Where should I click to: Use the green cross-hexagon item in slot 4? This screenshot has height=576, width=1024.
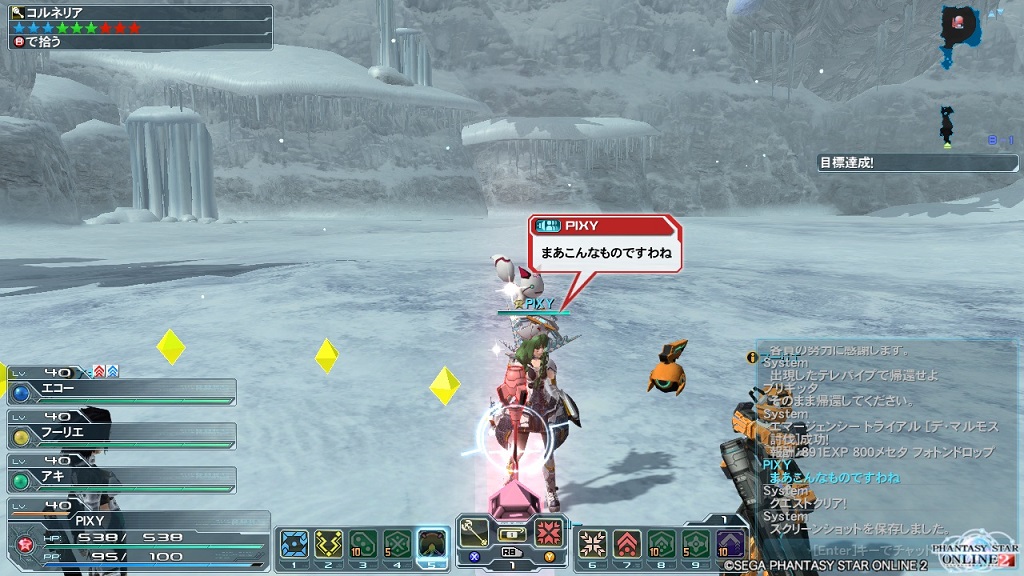coord(397,543)
